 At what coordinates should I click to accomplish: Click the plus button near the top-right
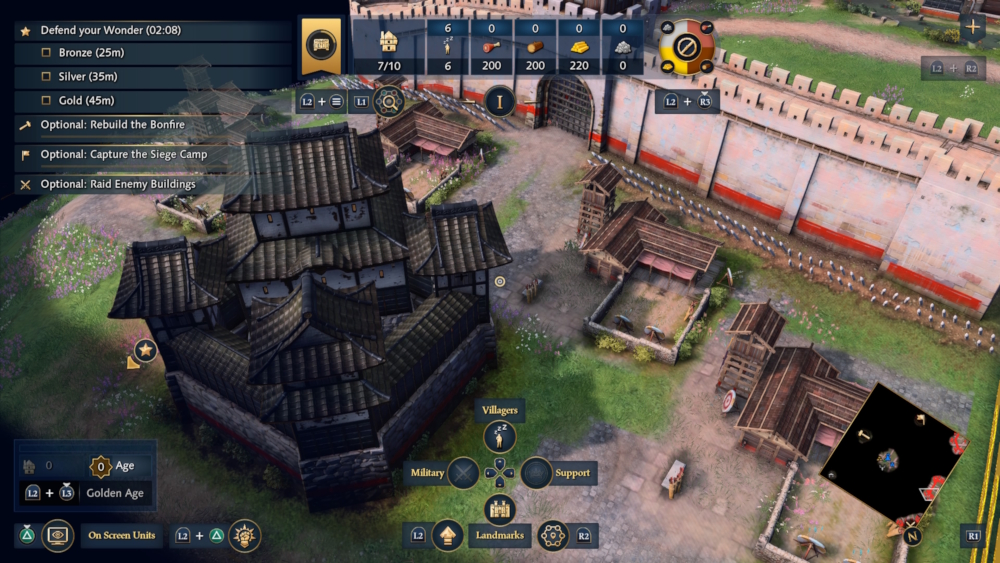971,28
